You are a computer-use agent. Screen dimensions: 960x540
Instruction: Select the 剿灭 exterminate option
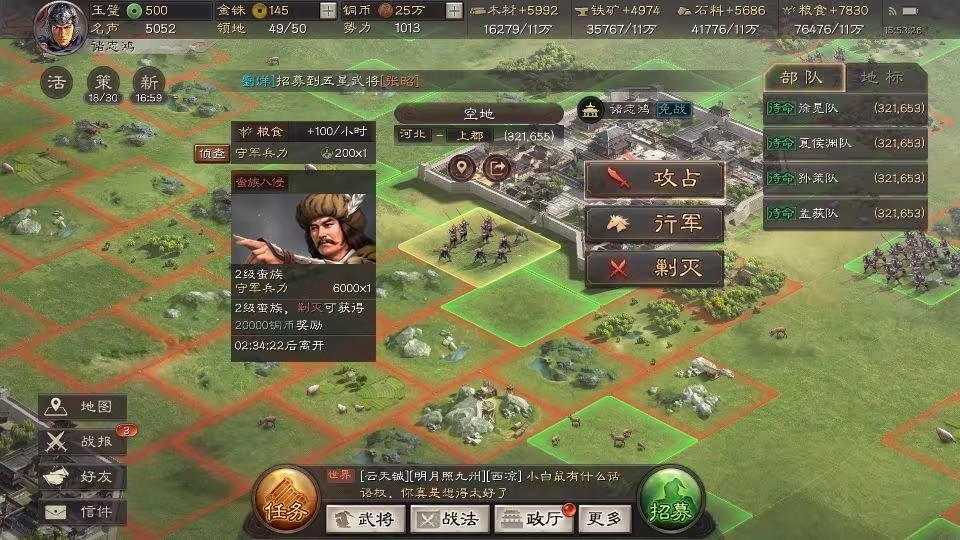[x=654, y=268]
